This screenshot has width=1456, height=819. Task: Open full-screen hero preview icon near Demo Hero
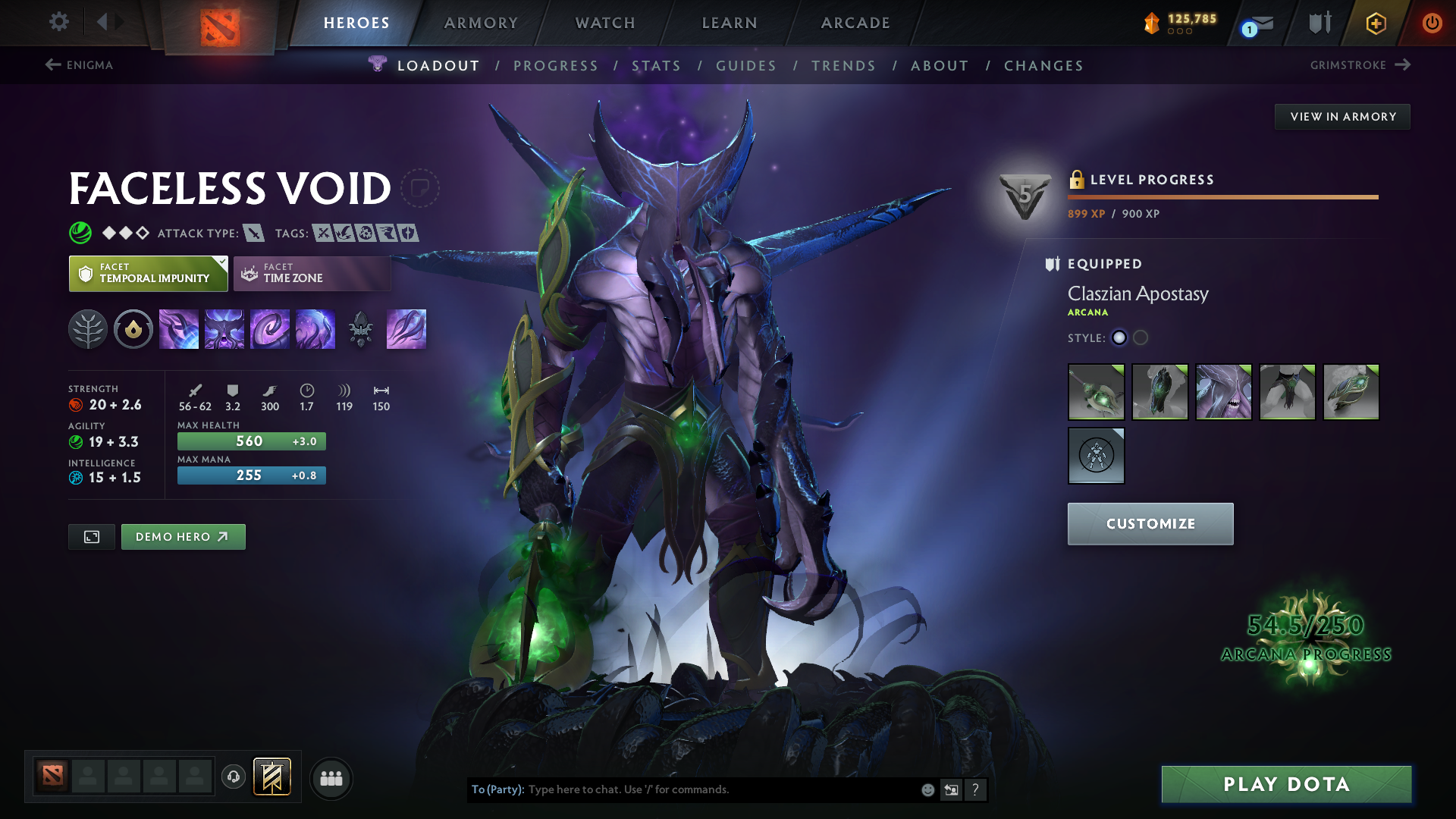coord(91,536)
